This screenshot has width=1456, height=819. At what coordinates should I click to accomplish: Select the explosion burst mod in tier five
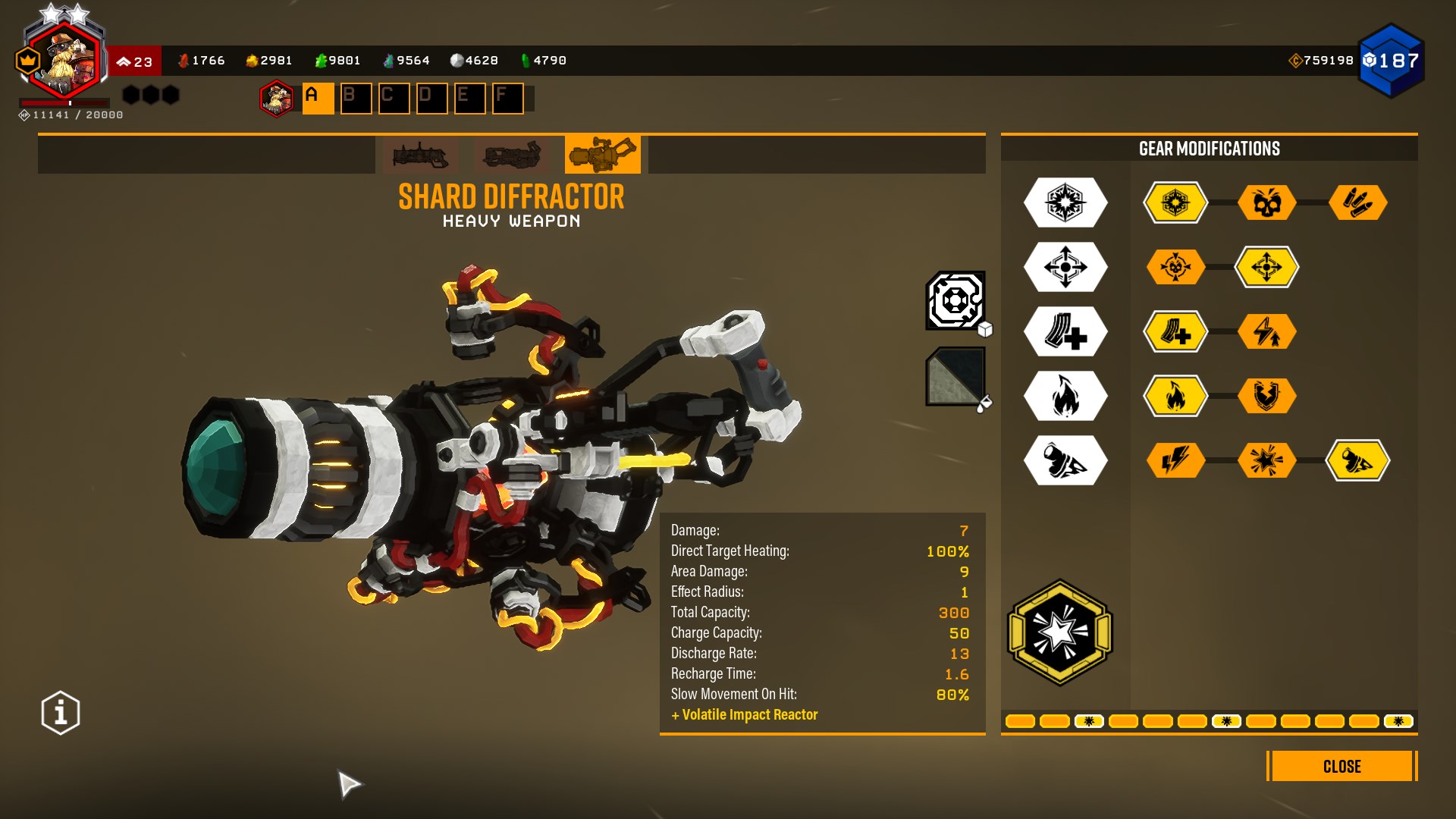[x=1266, y=460]
